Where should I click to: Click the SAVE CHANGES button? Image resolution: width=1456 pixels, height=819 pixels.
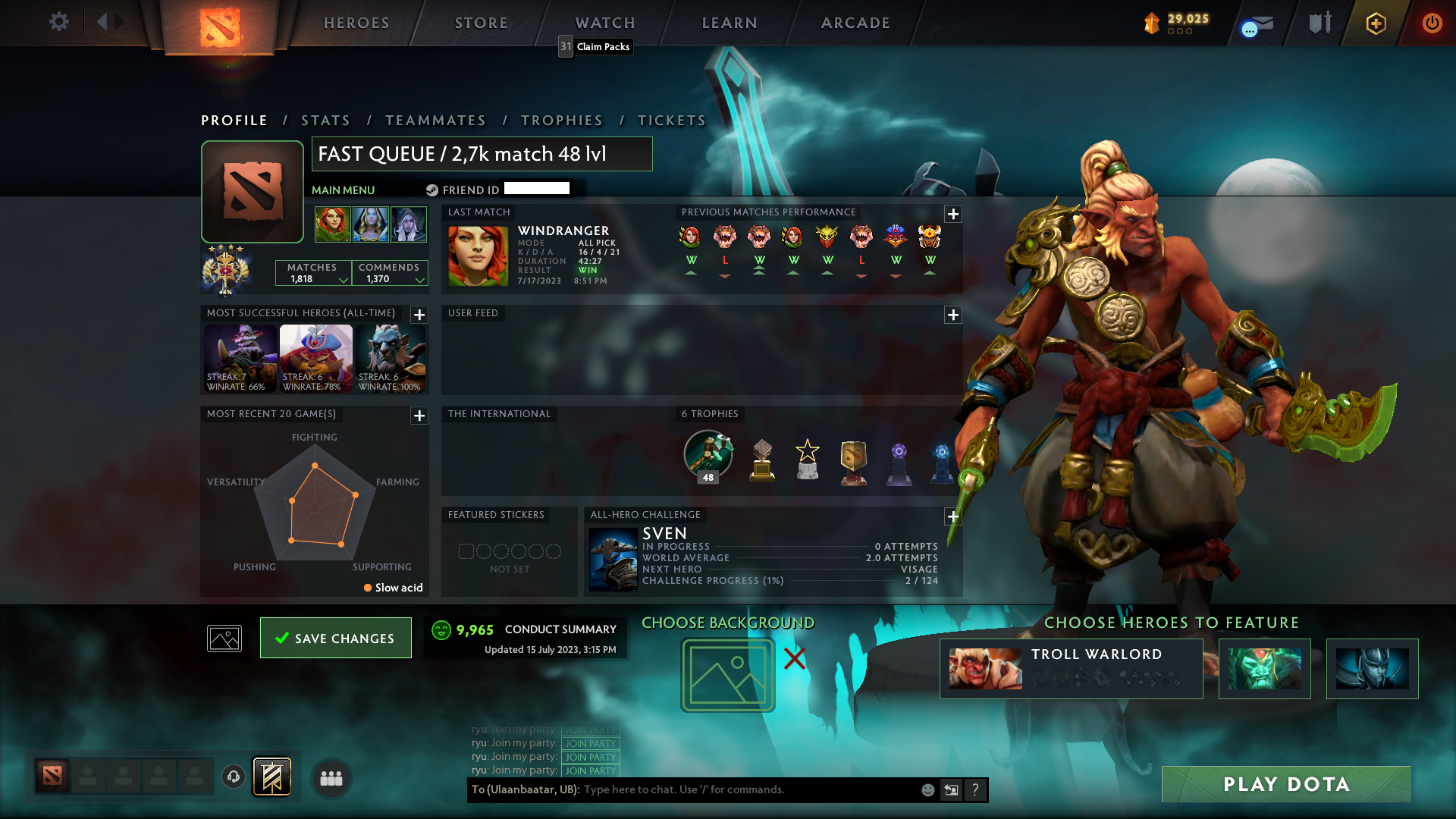(335, 638)
